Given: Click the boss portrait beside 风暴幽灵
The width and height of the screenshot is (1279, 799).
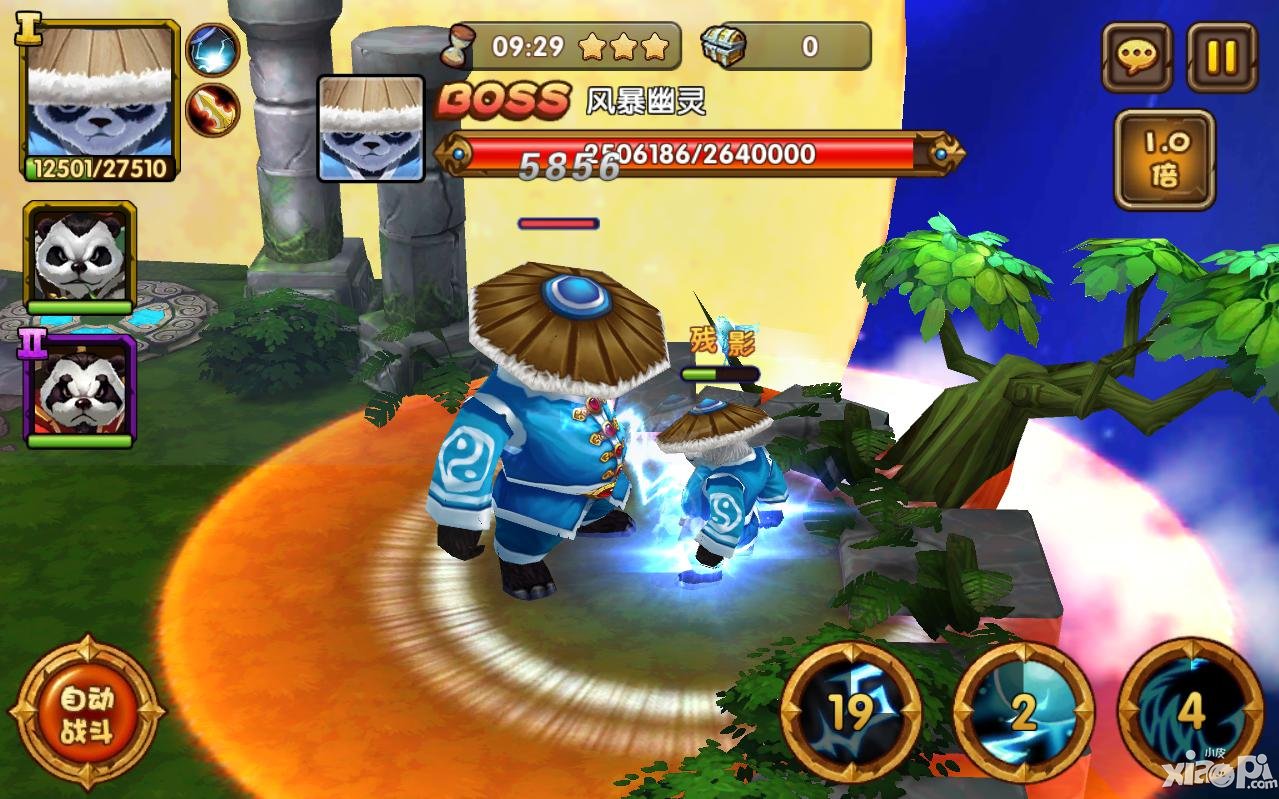Looking at the screenshot, I should pyautogui.click(x=371, y=129).
